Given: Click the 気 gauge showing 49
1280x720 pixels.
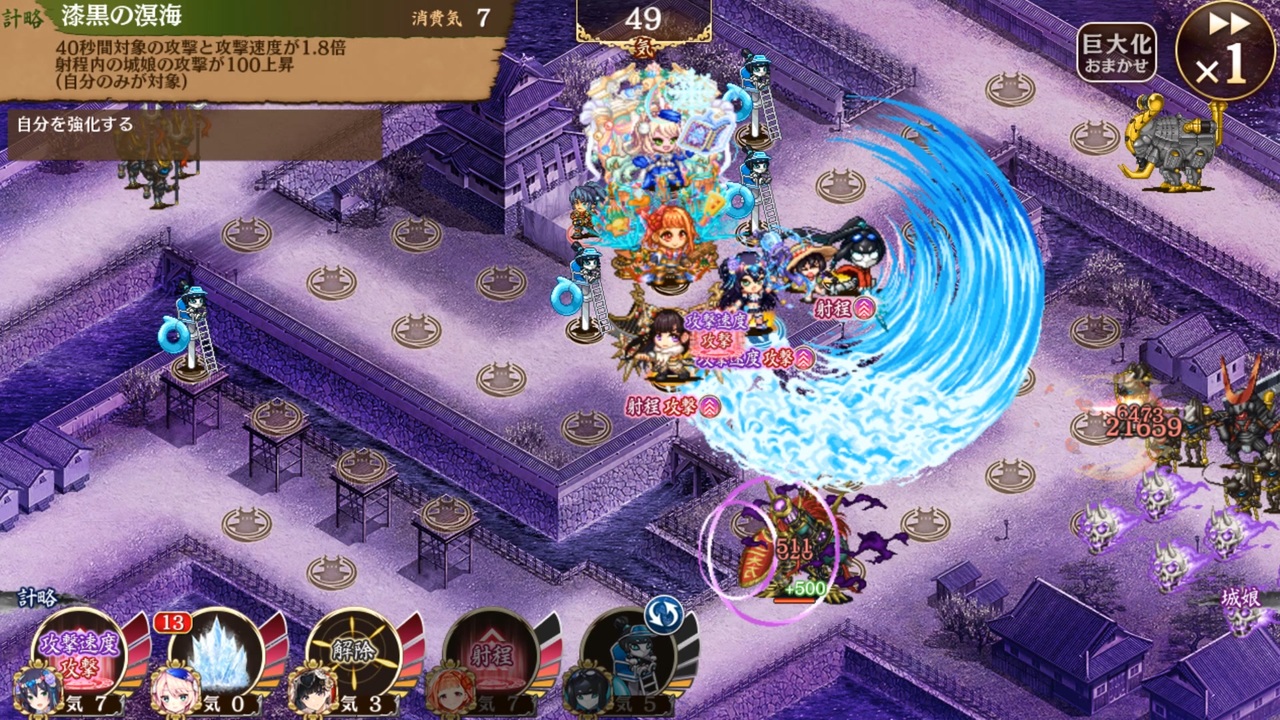Looking at the screenshot, I should click(646, 17).
